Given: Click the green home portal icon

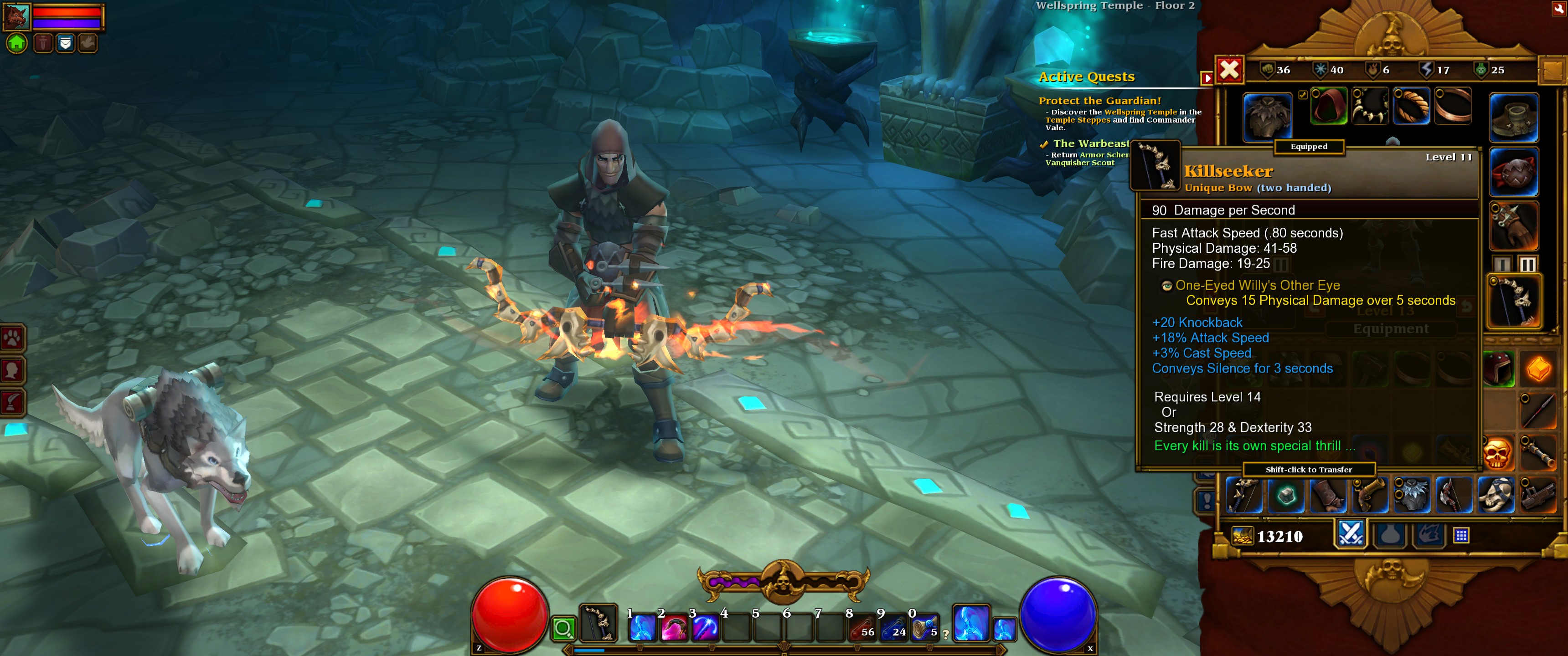Looking at the screenshot, I should coord(17,43).
